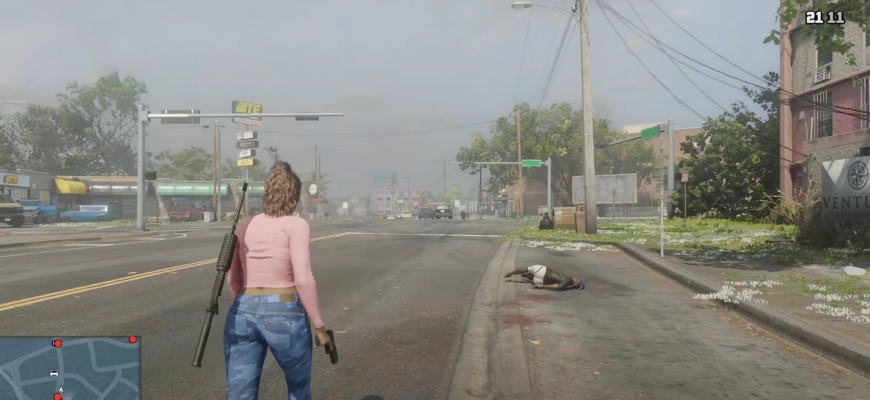This screenshot has height=400, width=870.
Task: Click the white player arrow on minimap
Action: coord(60,389)
